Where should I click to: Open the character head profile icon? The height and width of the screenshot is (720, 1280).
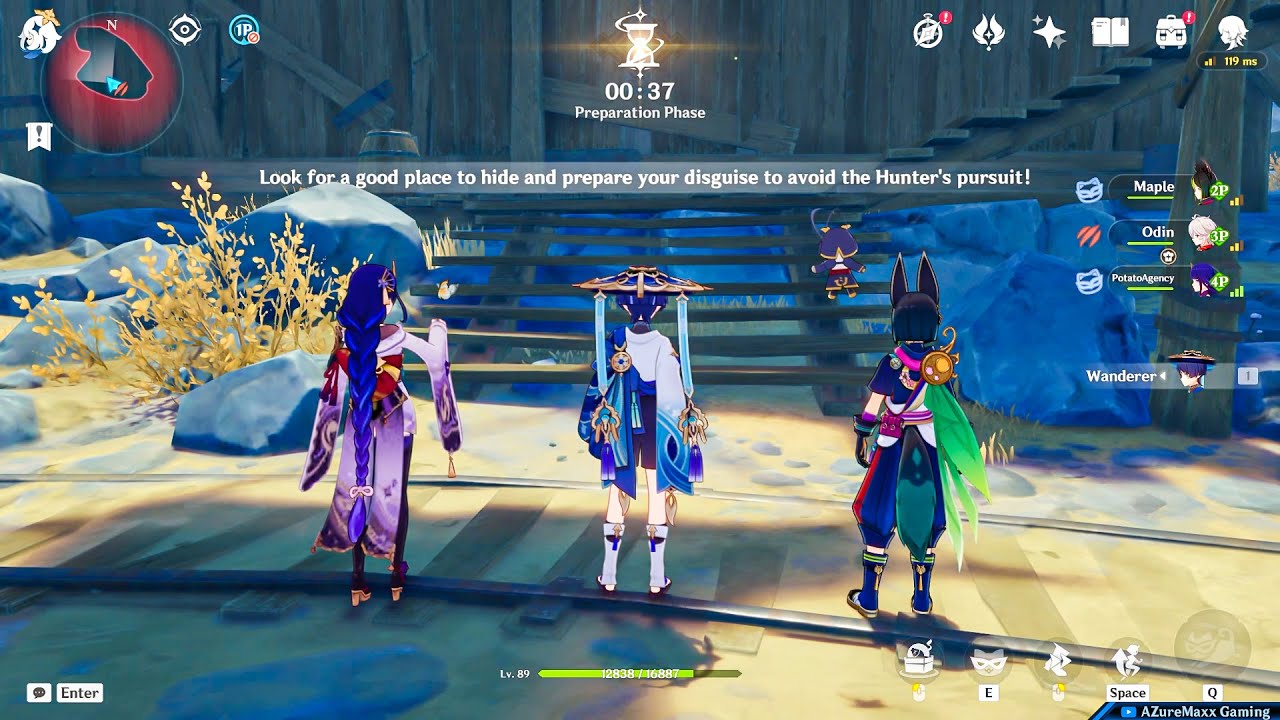pos(1232,32)
